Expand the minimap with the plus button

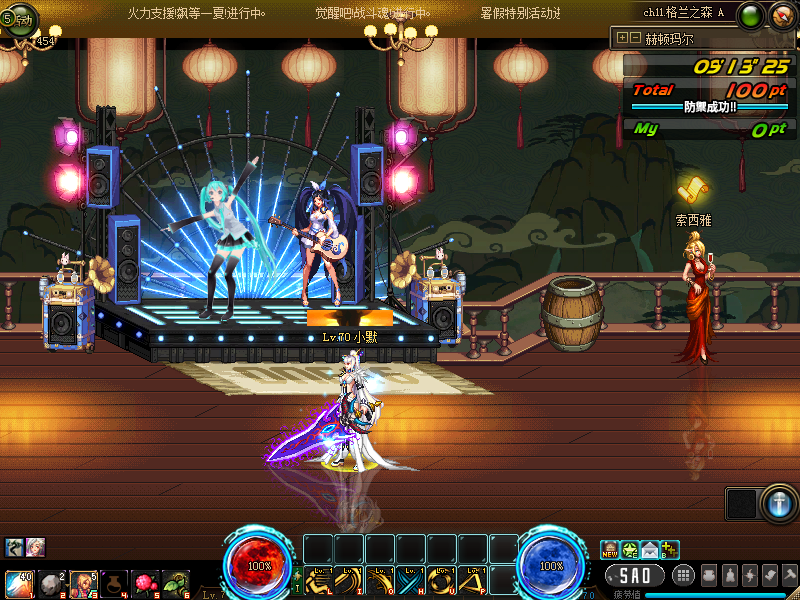click(623, 38)
